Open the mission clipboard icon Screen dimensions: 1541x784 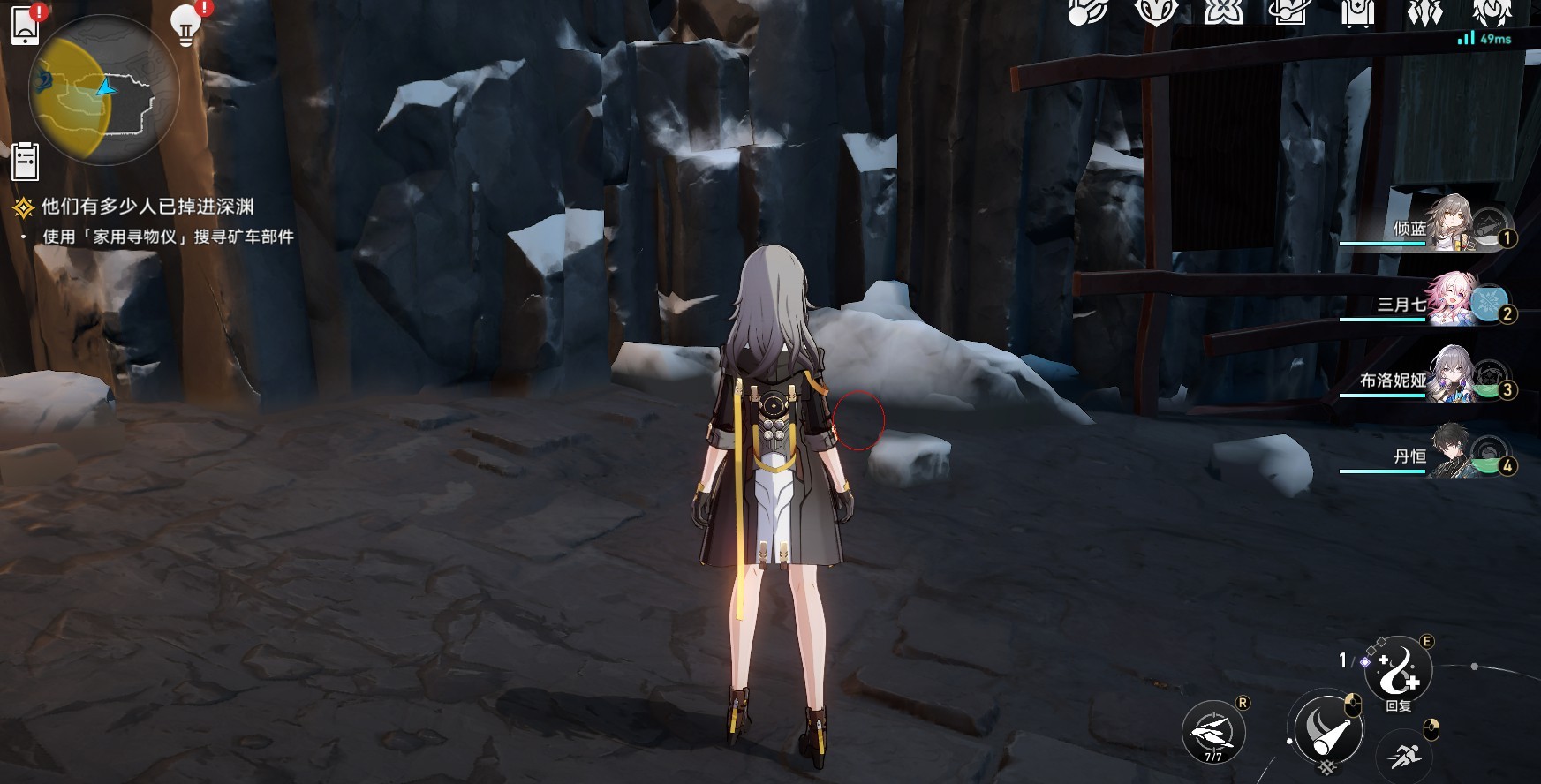(x=25, y=162)
